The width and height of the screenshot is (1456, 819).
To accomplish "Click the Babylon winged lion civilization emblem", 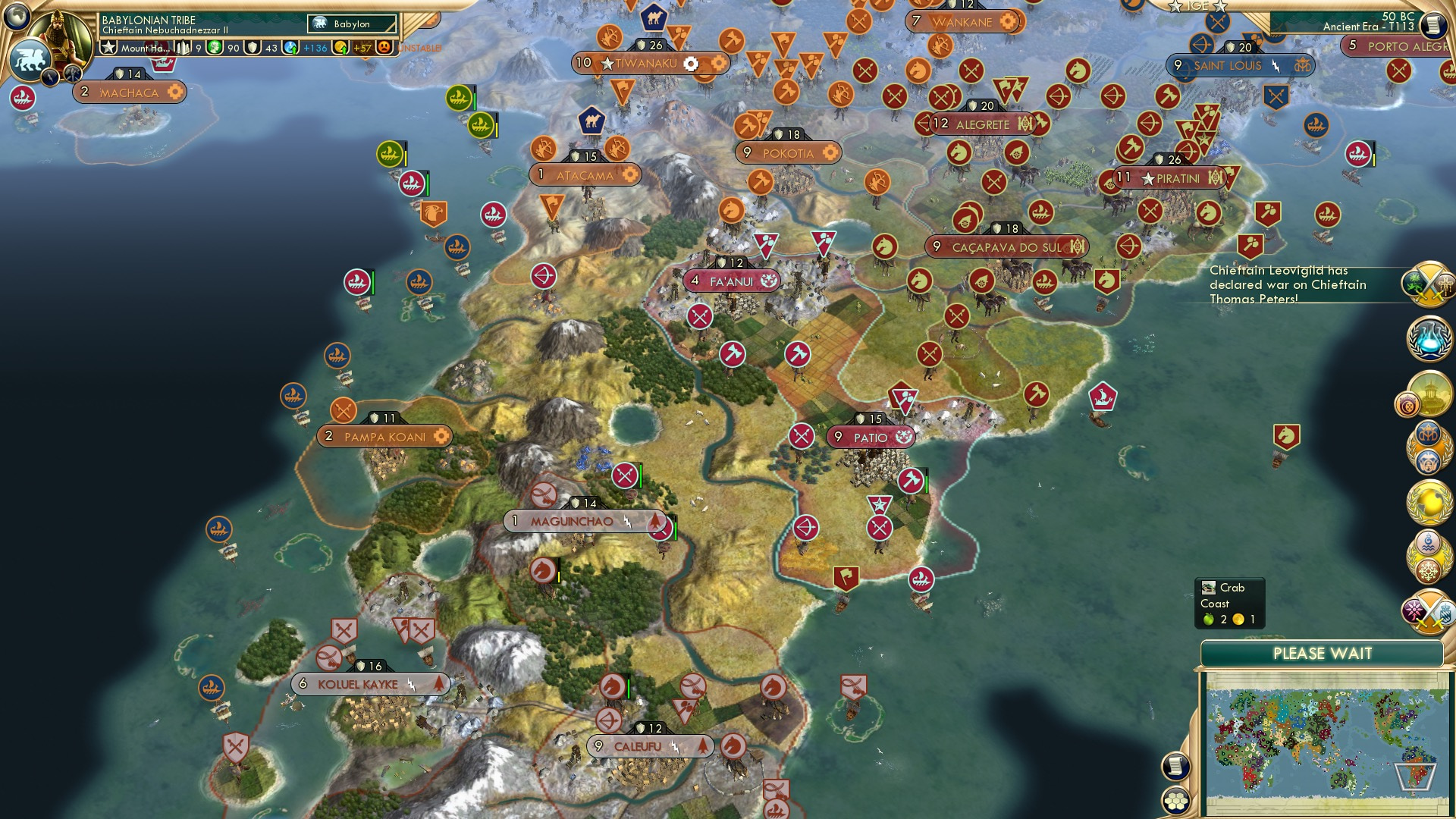I will [x=31, y=59].
